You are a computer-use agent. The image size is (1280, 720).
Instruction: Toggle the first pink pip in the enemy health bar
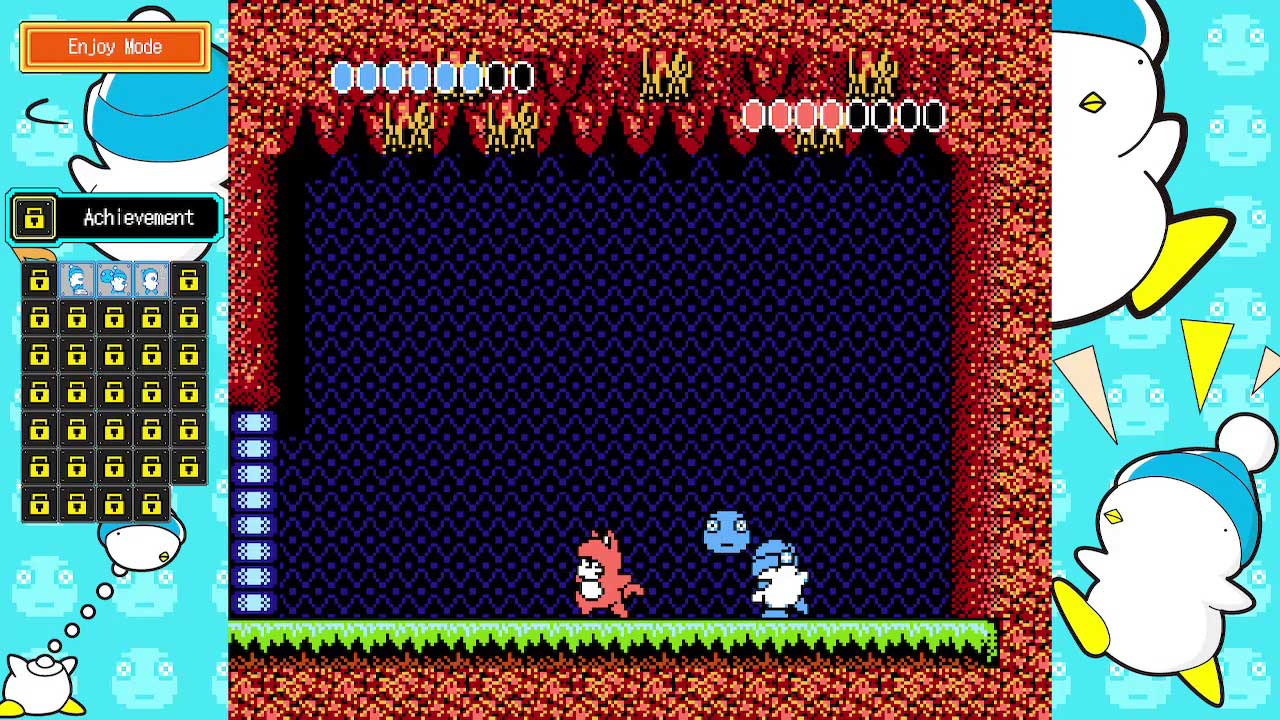tap(754, 116)
